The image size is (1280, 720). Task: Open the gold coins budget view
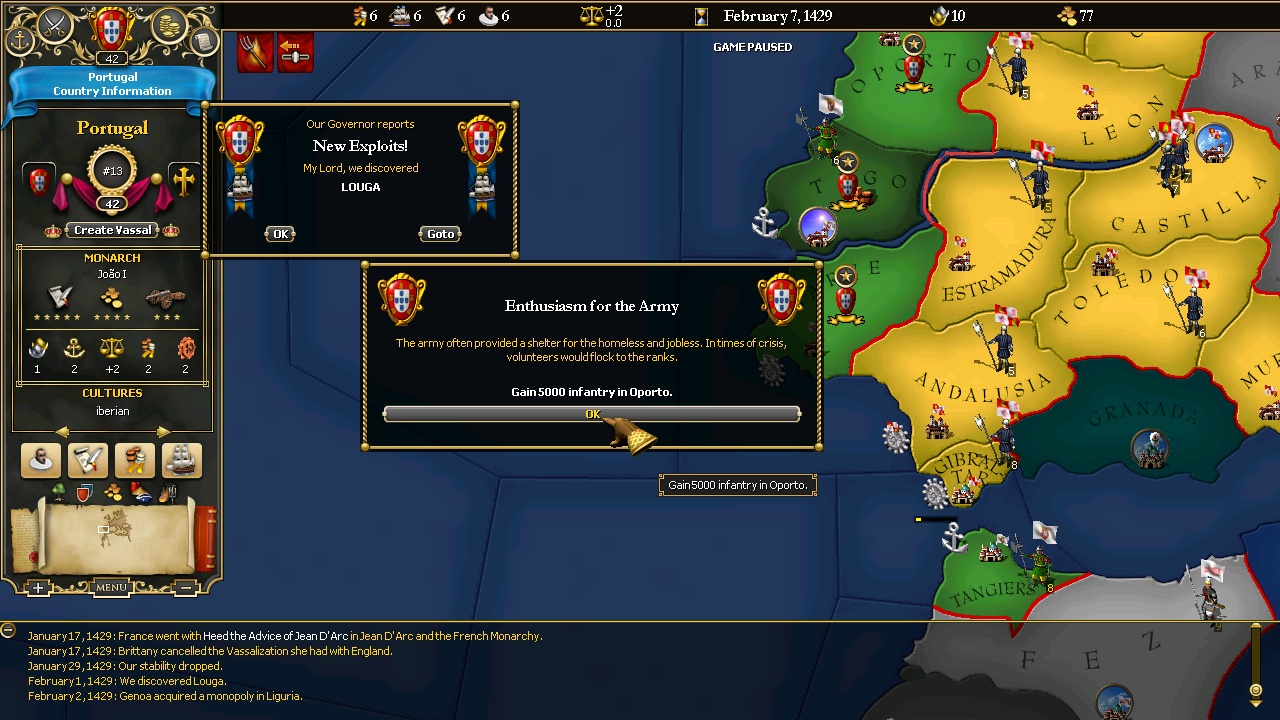[x=169, y=23]
